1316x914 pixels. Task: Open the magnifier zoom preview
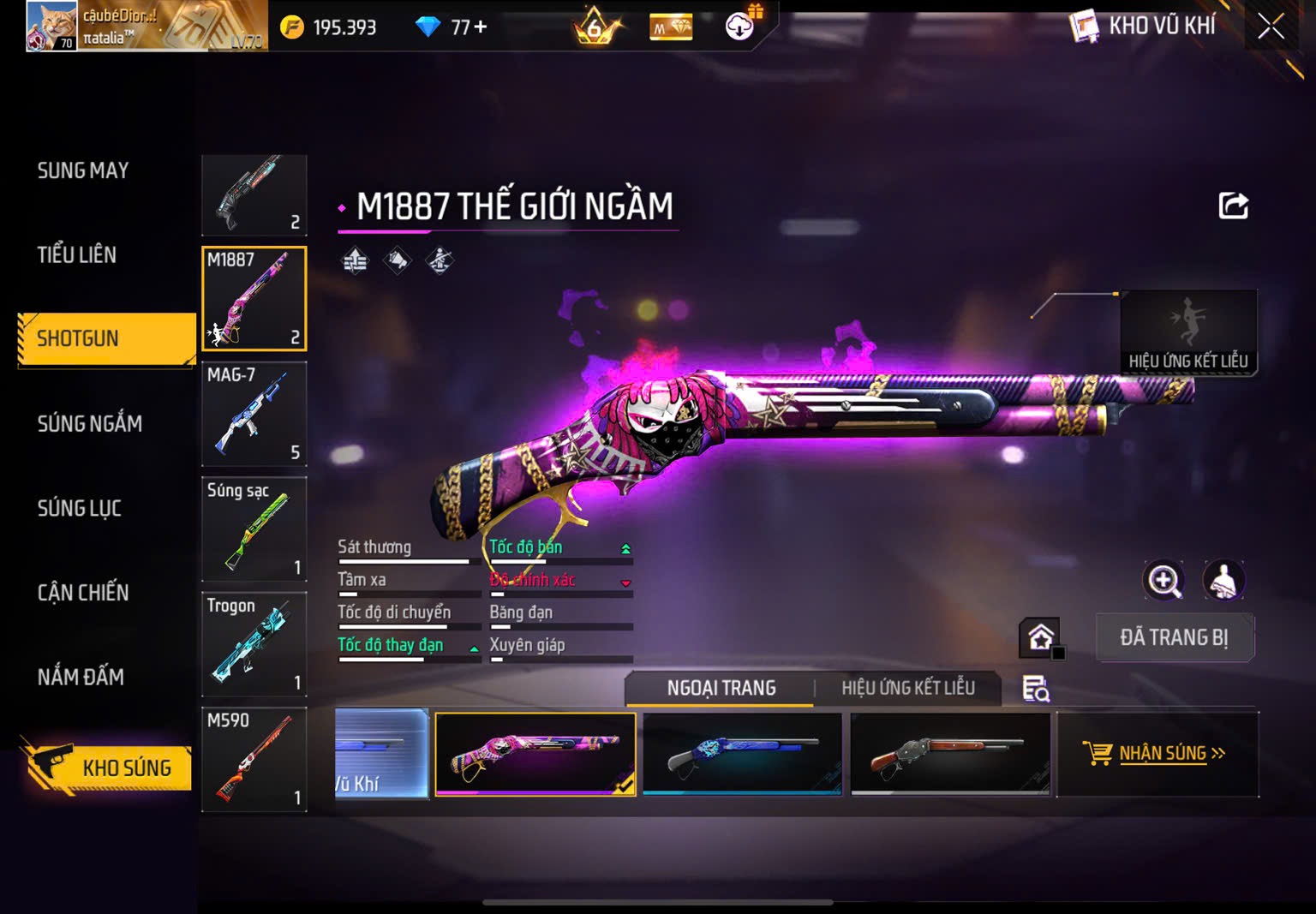coord(1163,581)
